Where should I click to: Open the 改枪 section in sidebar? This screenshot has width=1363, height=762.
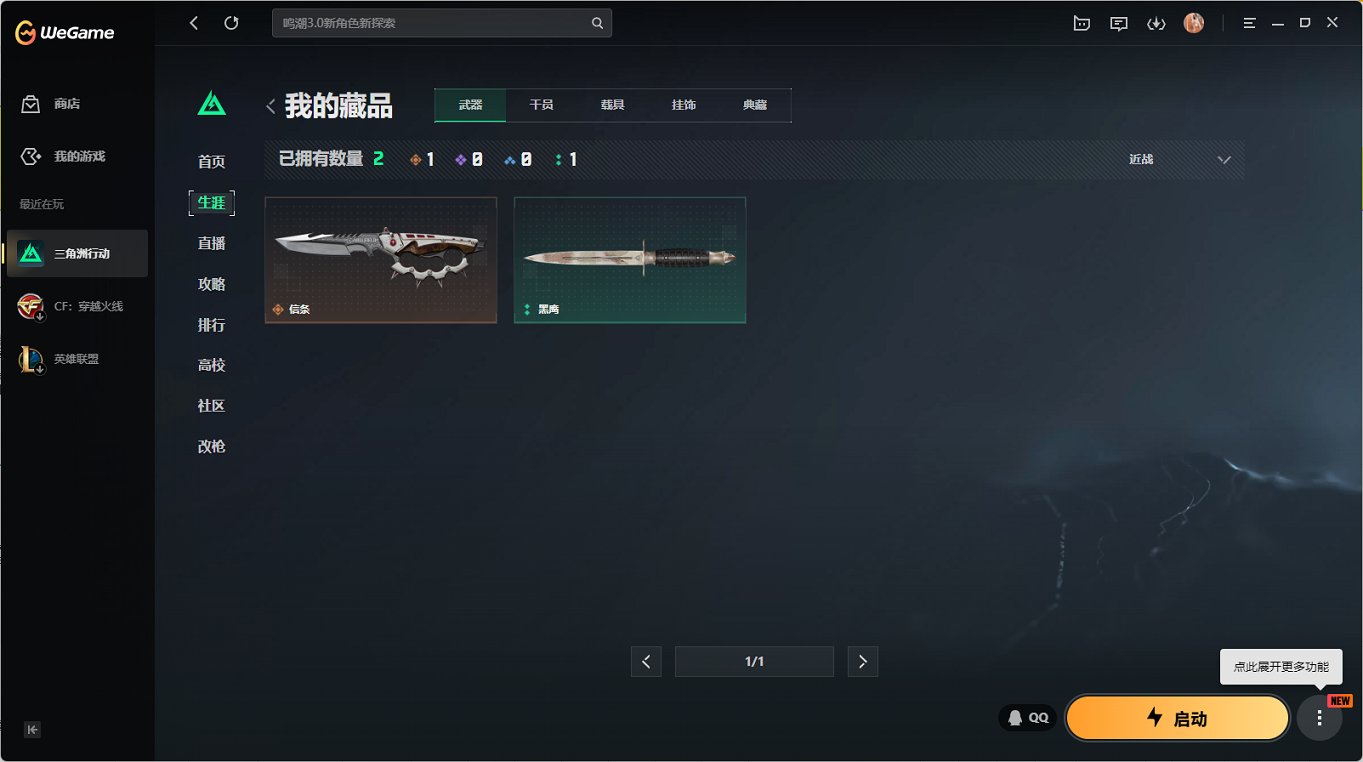(x=211, y=446)
